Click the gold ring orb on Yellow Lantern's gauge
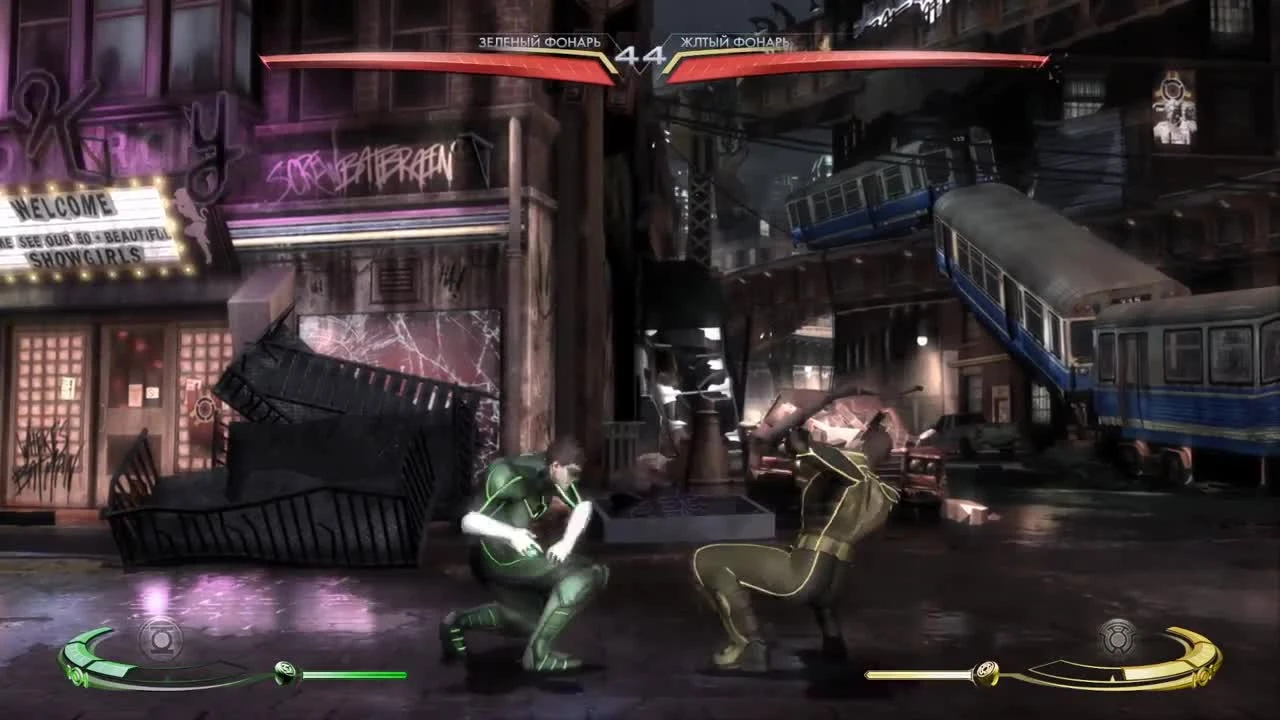Screen dimensions: 1280x720 [x=985, y=670]
